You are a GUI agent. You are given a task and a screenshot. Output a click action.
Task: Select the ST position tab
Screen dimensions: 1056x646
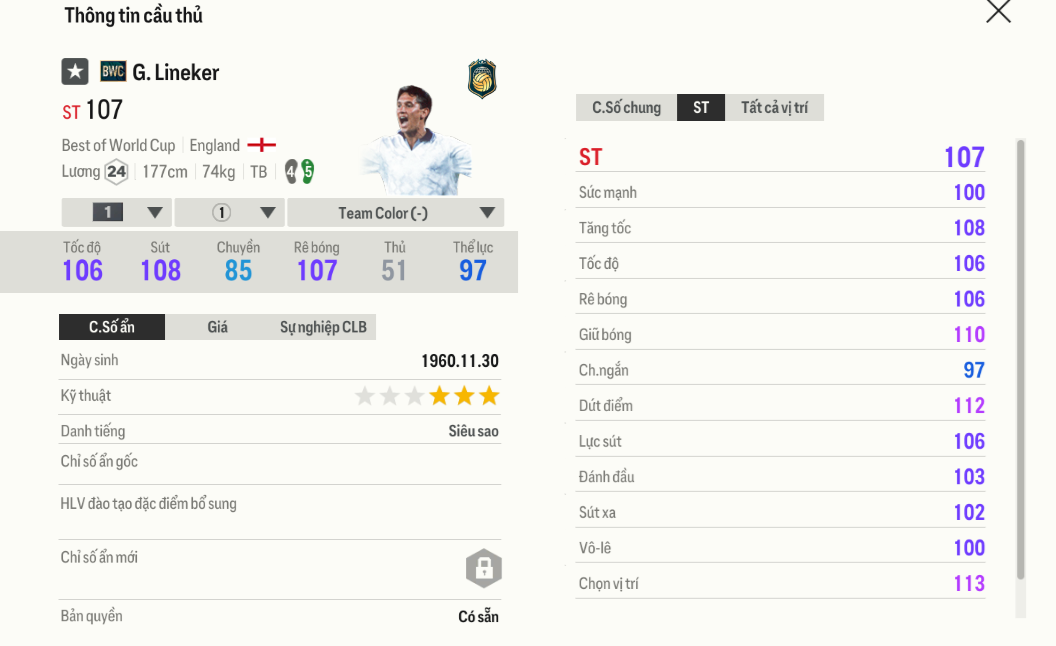701,108
